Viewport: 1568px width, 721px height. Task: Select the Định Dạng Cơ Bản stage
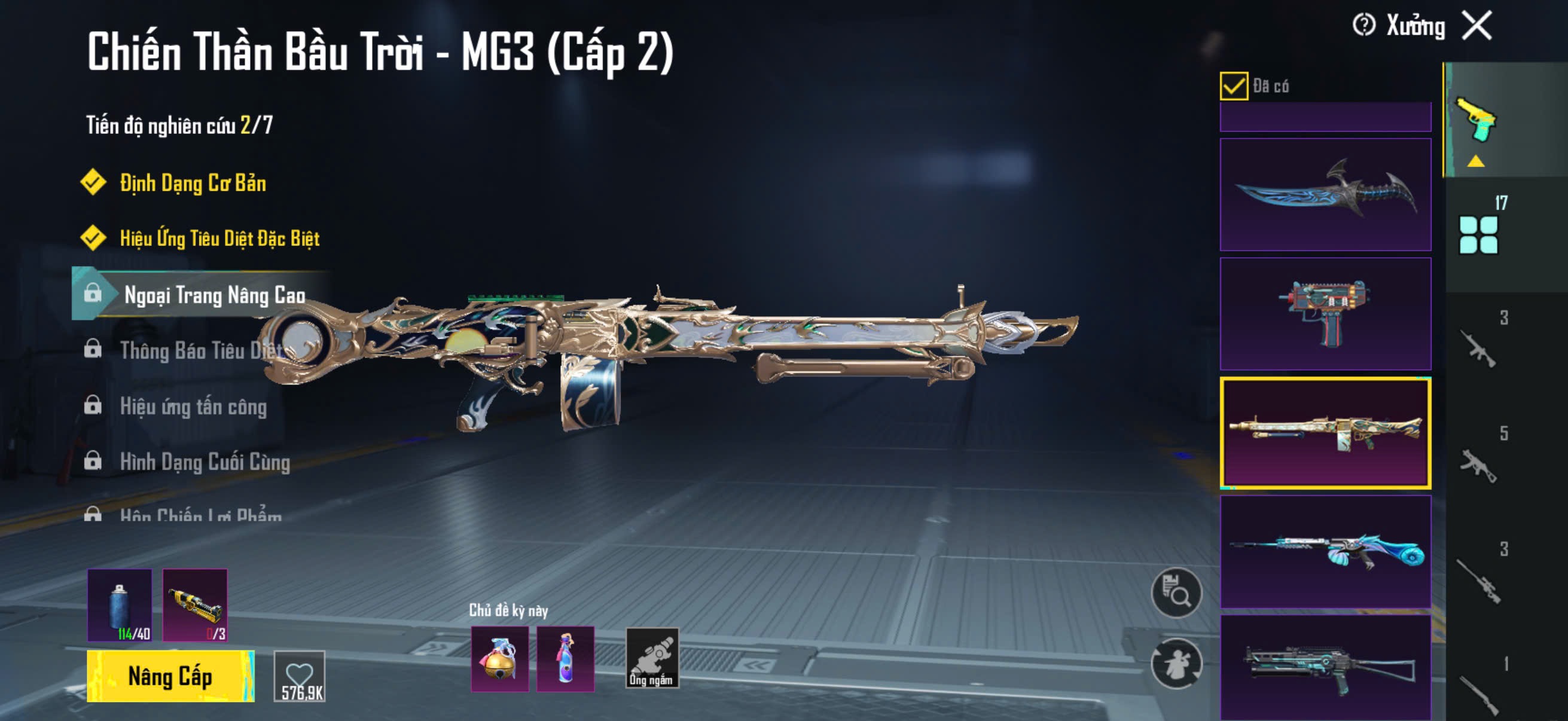click(x=193, y=183)
